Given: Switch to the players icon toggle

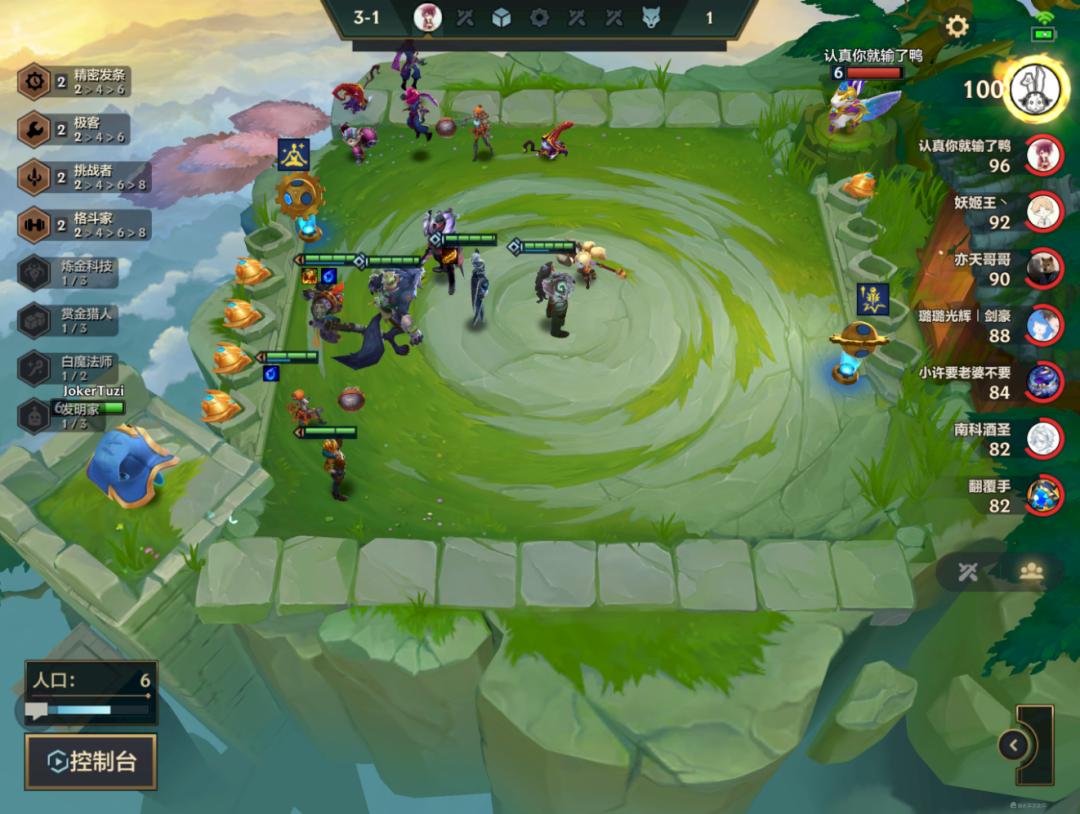Looking at the screenshot, I should [1031, 572].
